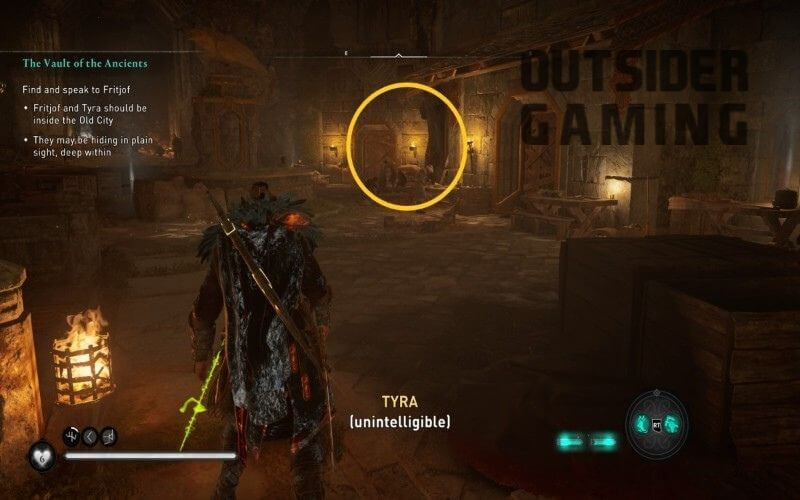Activate the left ability in the ability wheel
Viewport: 800px width, 500px height.
click(x=643, y=424)
